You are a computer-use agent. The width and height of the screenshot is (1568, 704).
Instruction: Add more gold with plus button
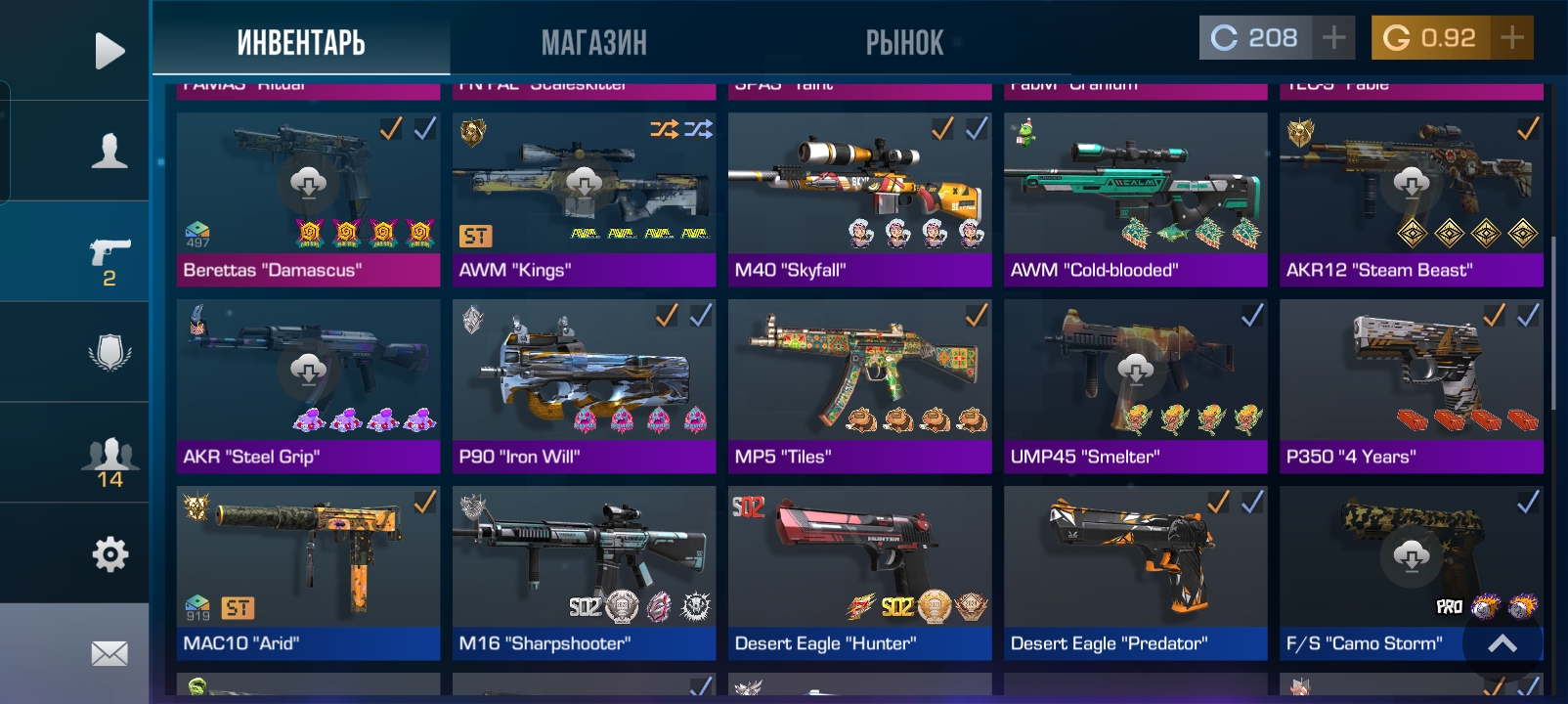pyautogui.click(x=1511, y=38)
